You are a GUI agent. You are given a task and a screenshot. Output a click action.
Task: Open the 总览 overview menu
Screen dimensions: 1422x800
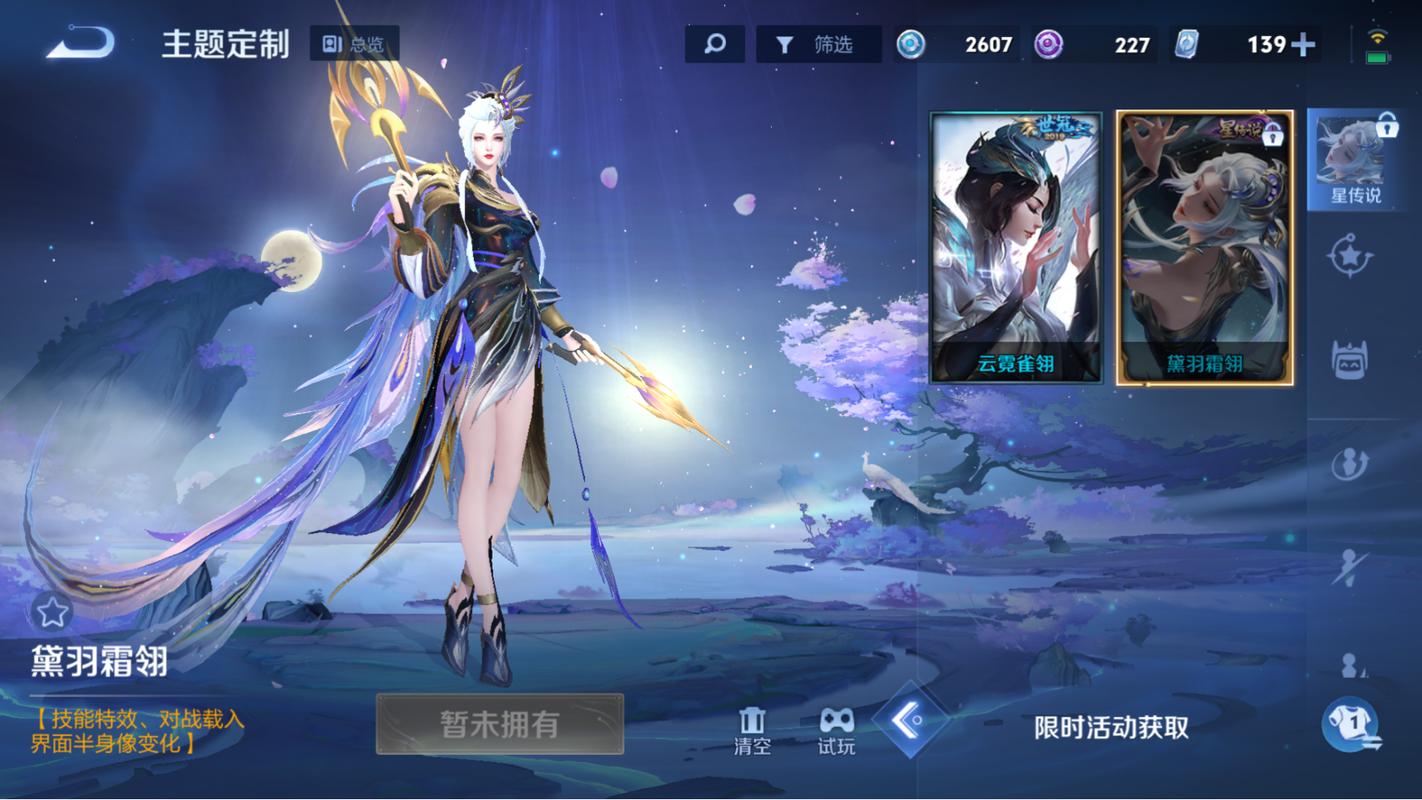(355, 43)
